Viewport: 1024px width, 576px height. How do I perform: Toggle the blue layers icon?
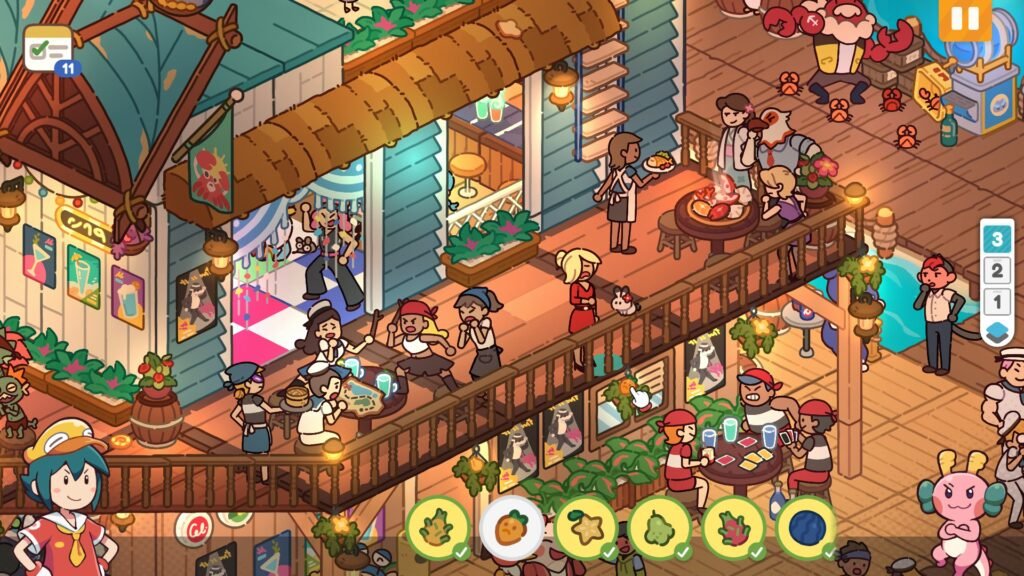coord(997,331)
